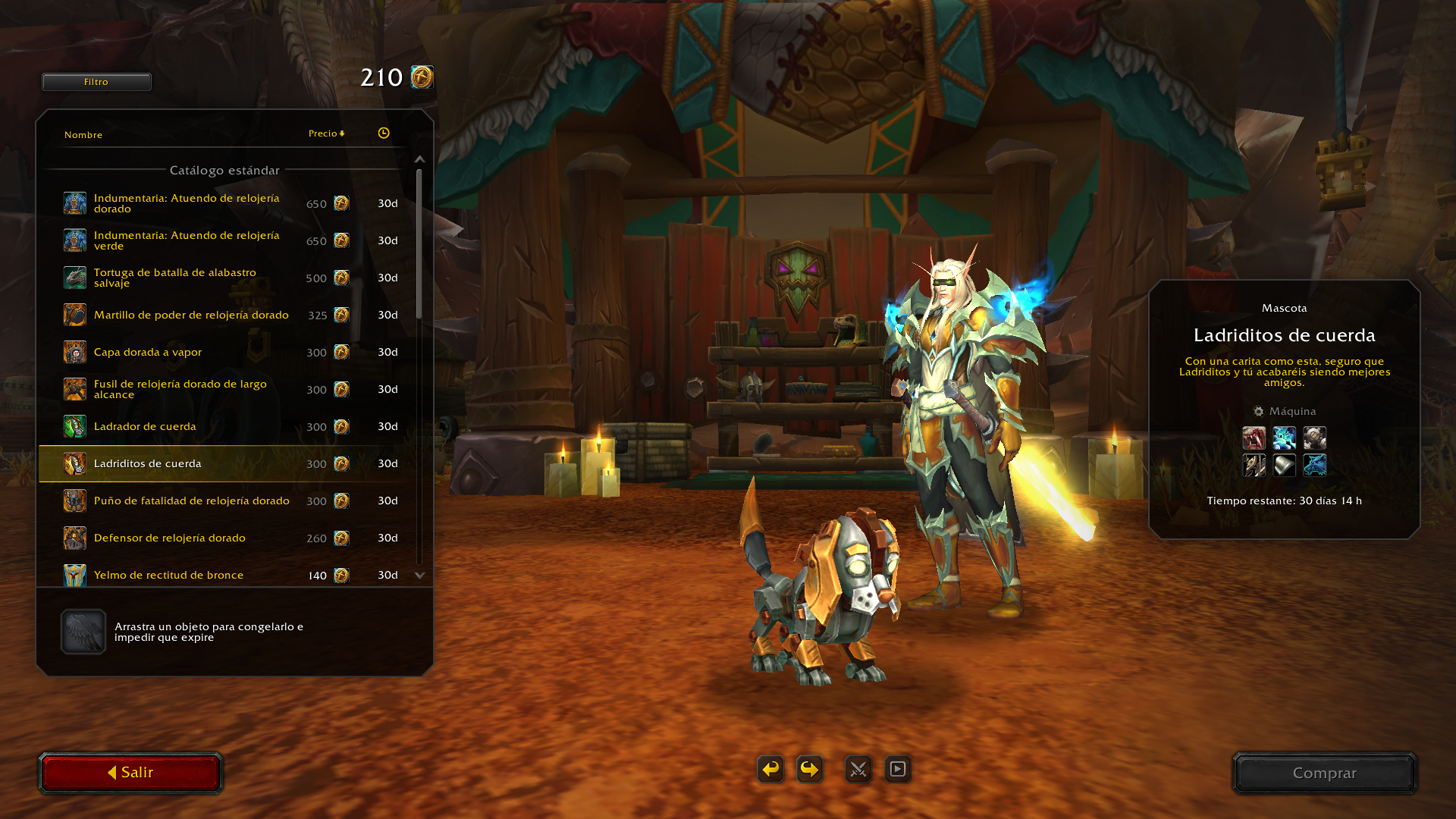Toggle crossed swords weapon display button

(x=858, y=769)
